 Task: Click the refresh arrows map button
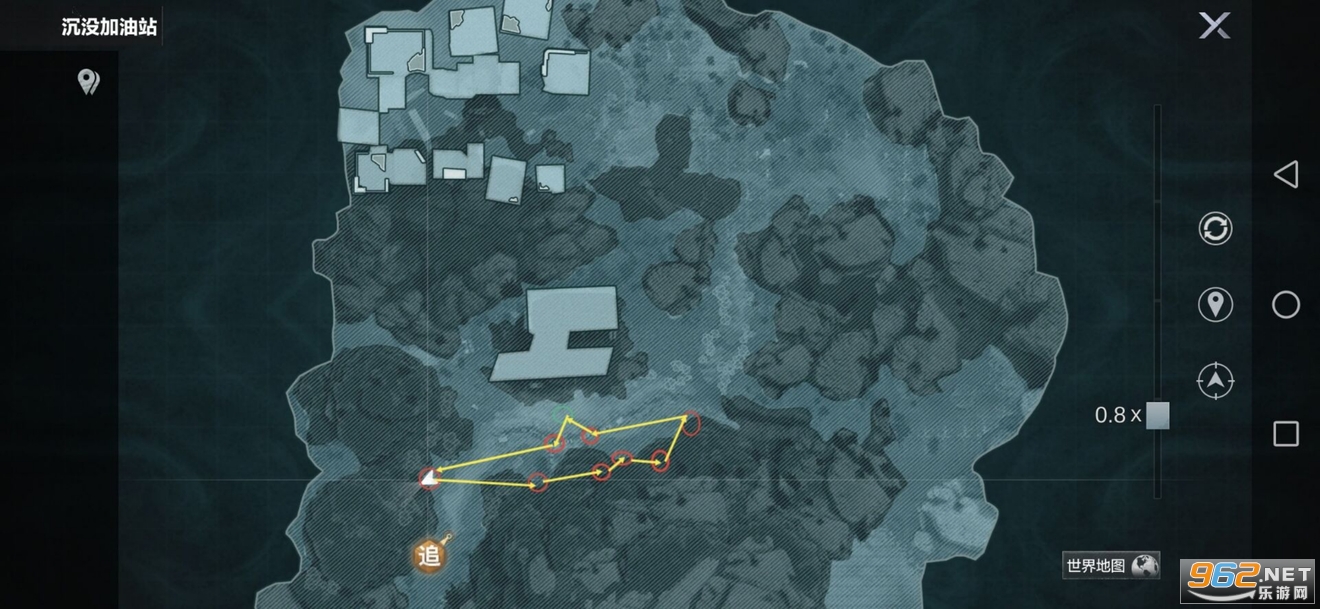[1215, 229]
